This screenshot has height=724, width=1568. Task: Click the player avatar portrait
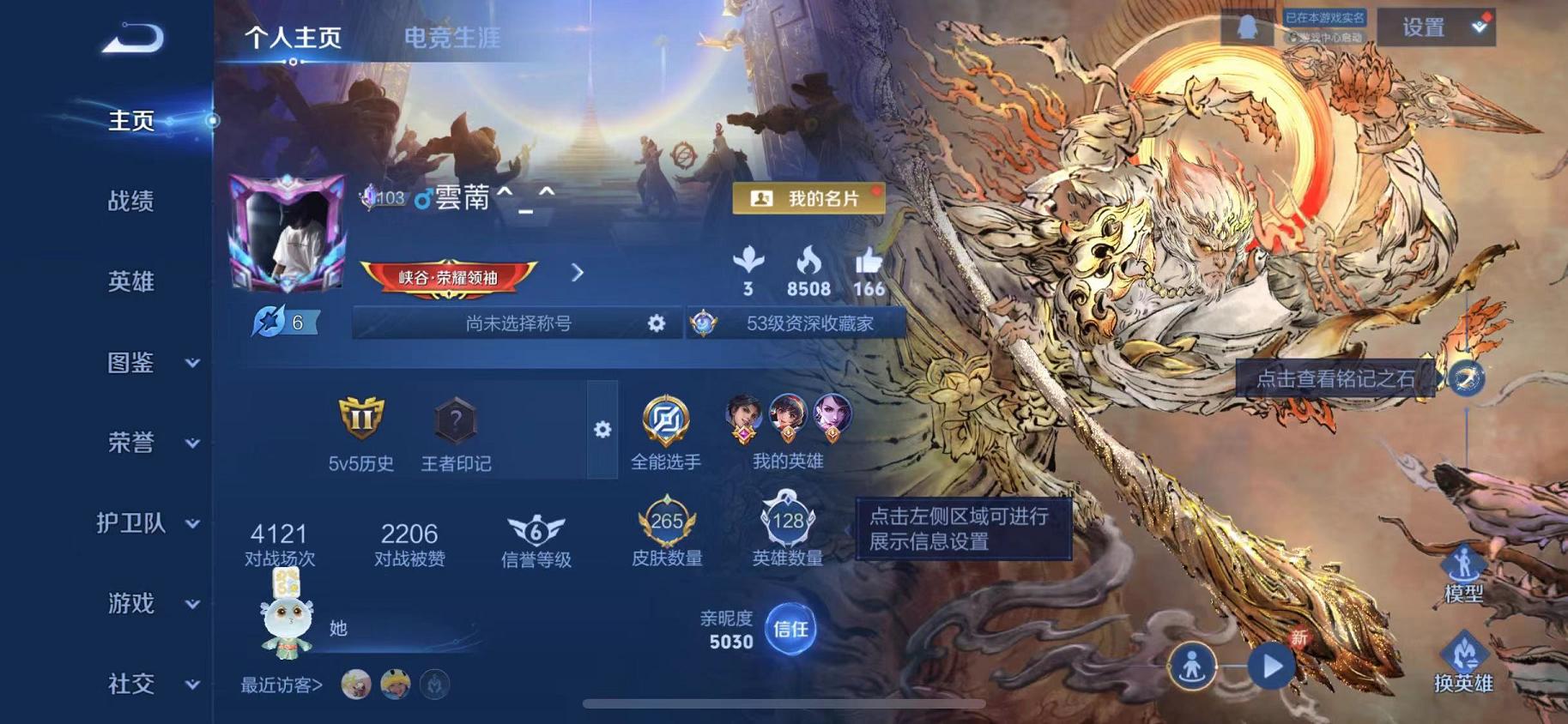pyautogui.click(x=287, y=232)
